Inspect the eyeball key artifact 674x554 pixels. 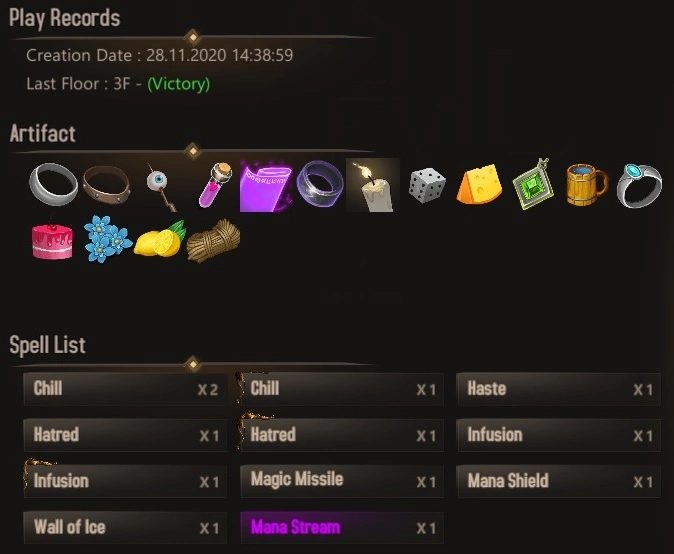click(x=159, y=185)
